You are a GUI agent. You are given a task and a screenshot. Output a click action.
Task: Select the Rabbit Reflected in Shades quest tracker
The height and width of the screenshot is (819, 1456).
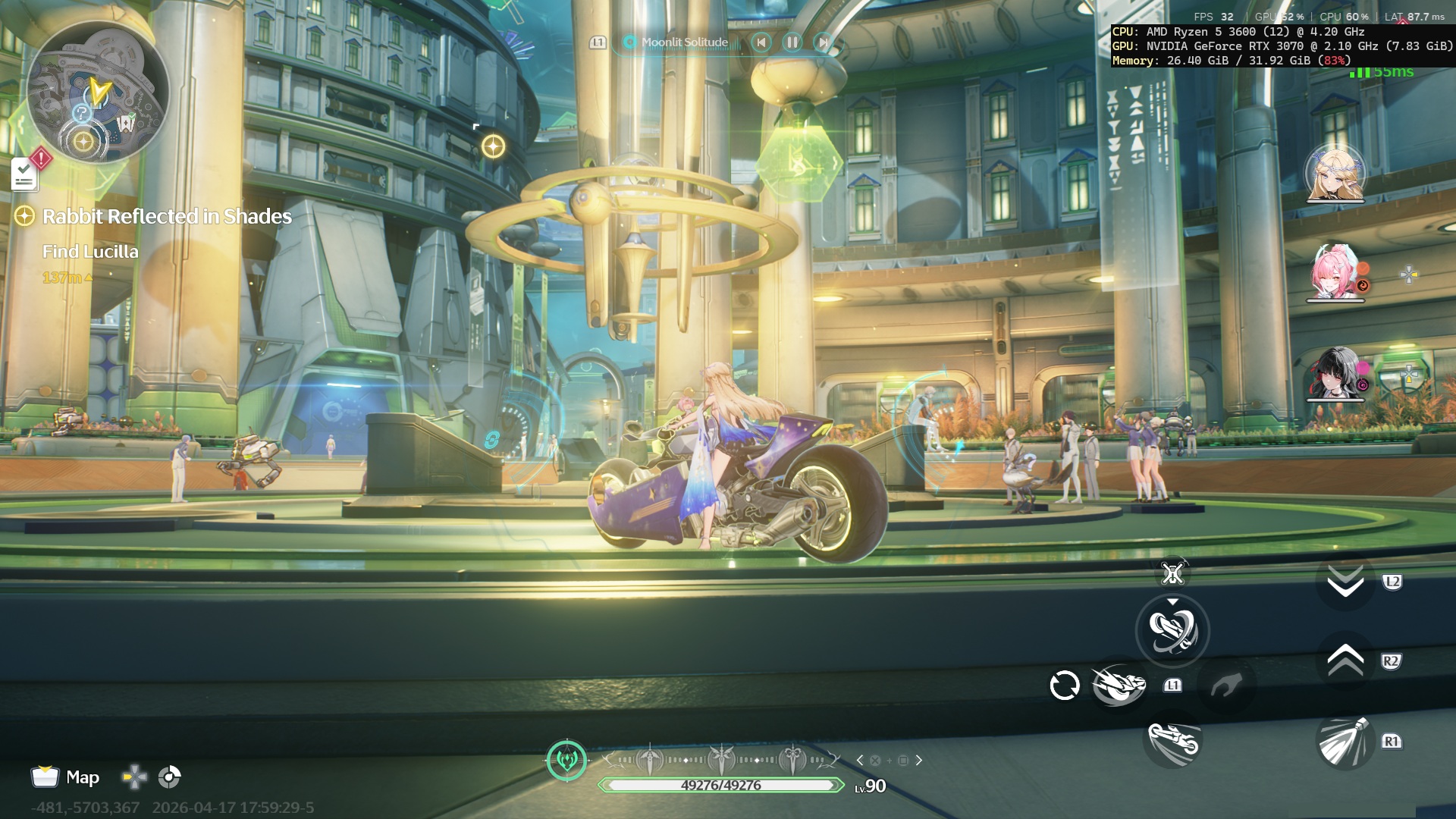coord(166,217)
